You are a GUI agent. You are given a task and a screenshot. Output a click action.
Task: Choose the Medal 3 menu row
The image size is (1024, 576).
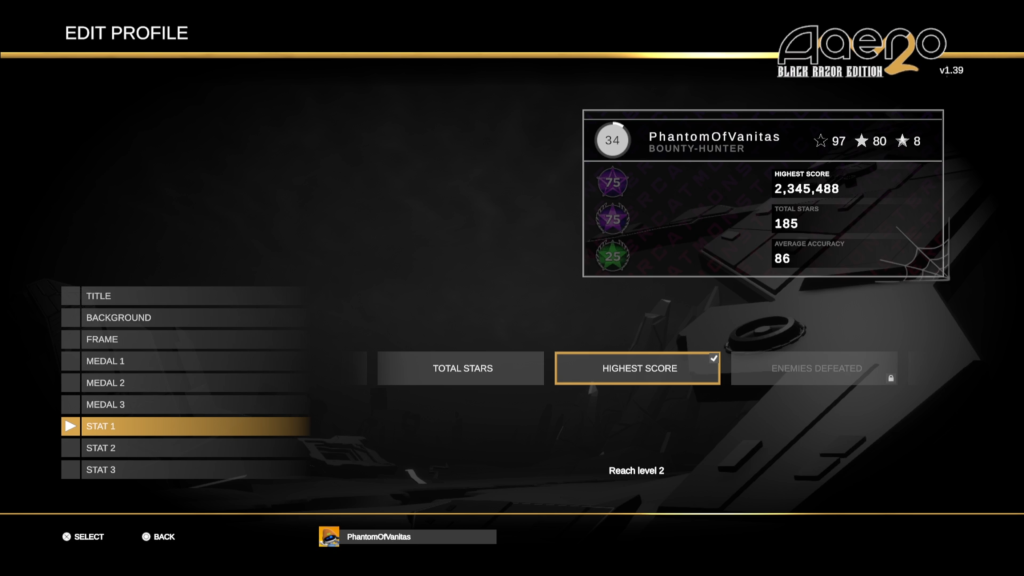point(185,405)
